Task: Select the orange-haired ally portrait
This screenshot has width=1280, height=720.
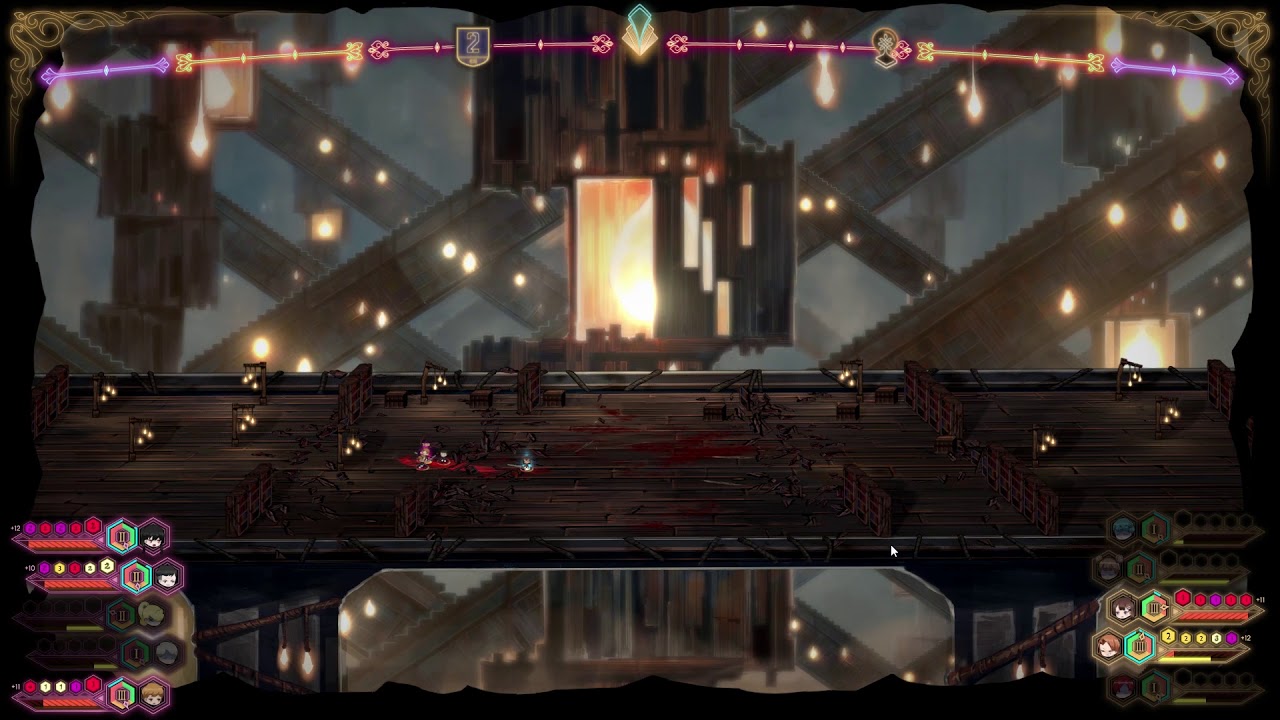Action: pos(152,693)
